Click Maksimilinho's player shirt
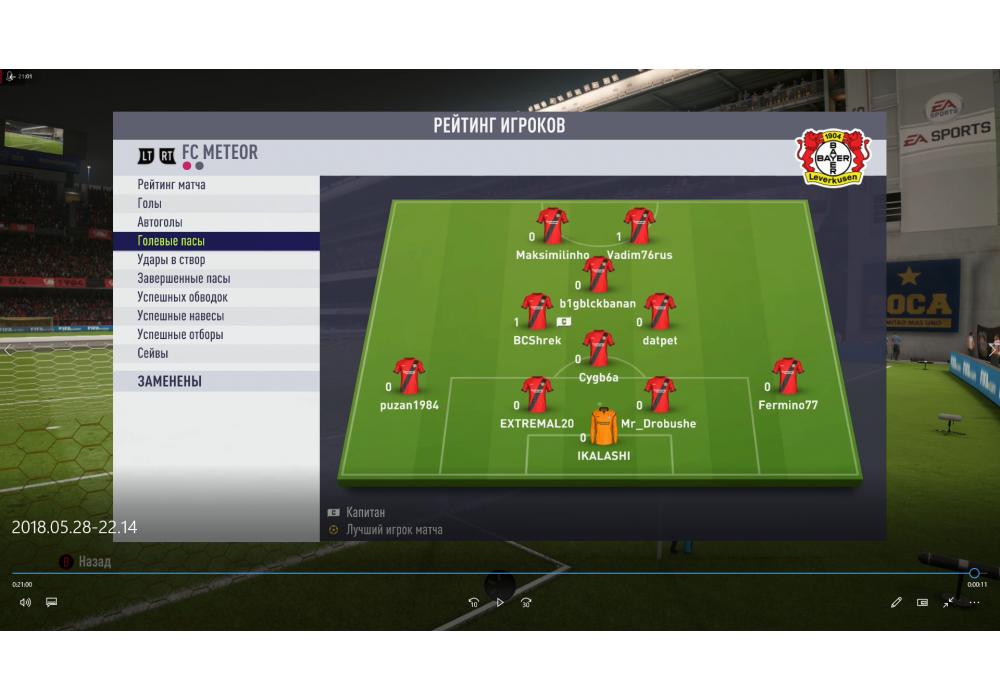This screenshot has width=1000, height=700. pos(552,226)
